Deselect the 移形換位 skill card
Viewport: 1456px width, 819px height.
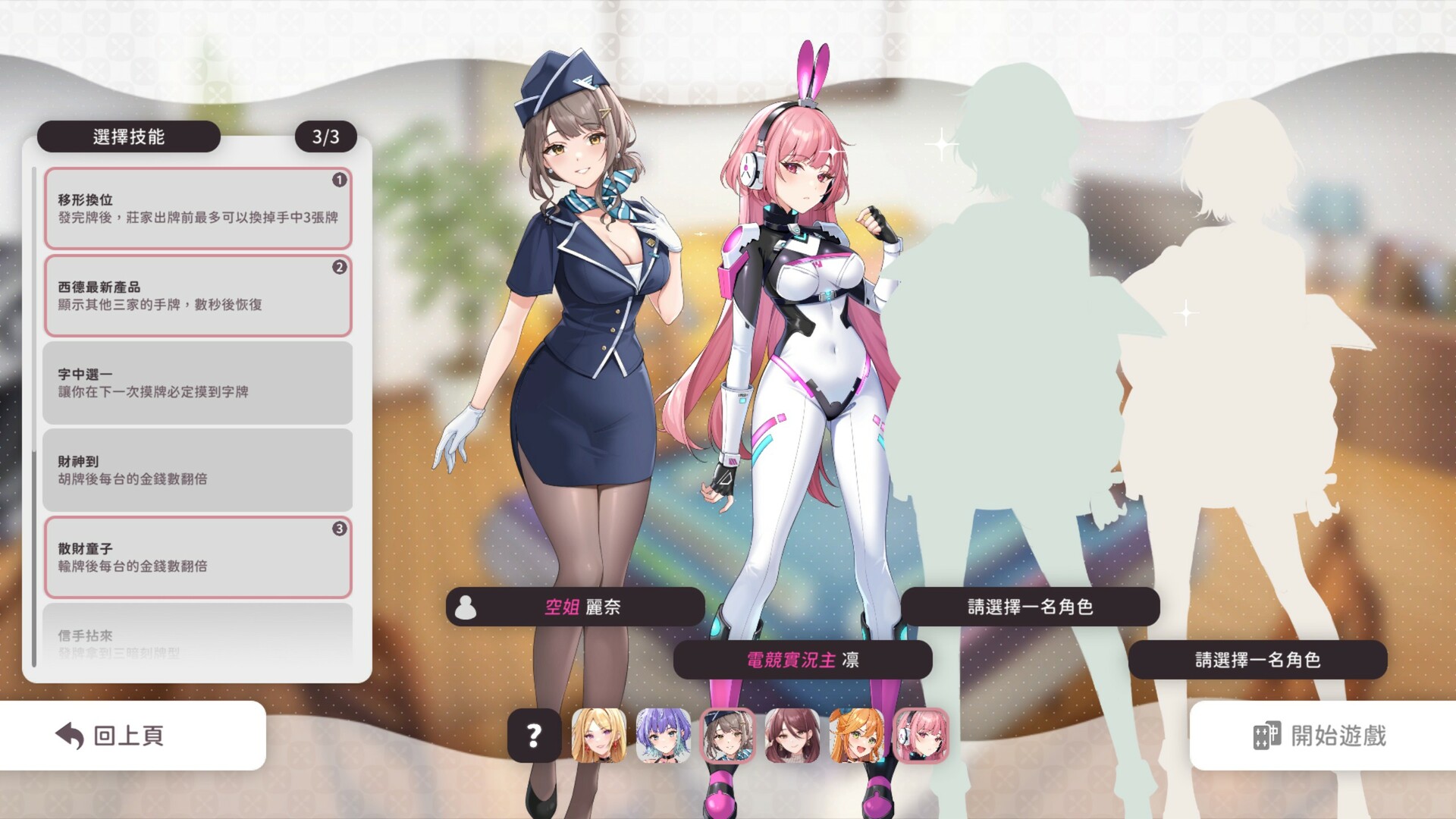(x=197, y=209)
